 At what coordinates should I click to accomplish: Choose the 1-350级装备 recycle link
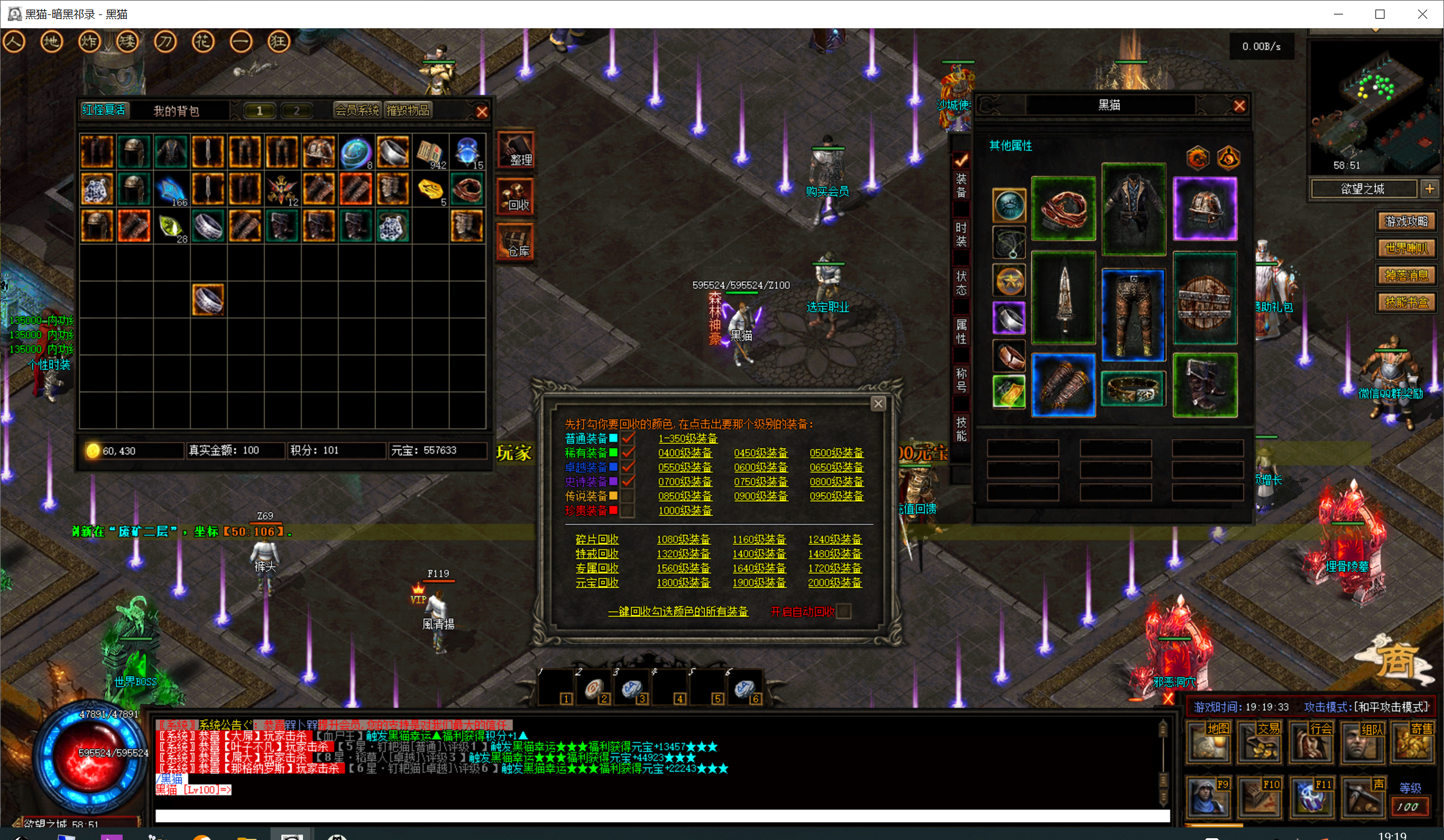click(x=688, y=439)
